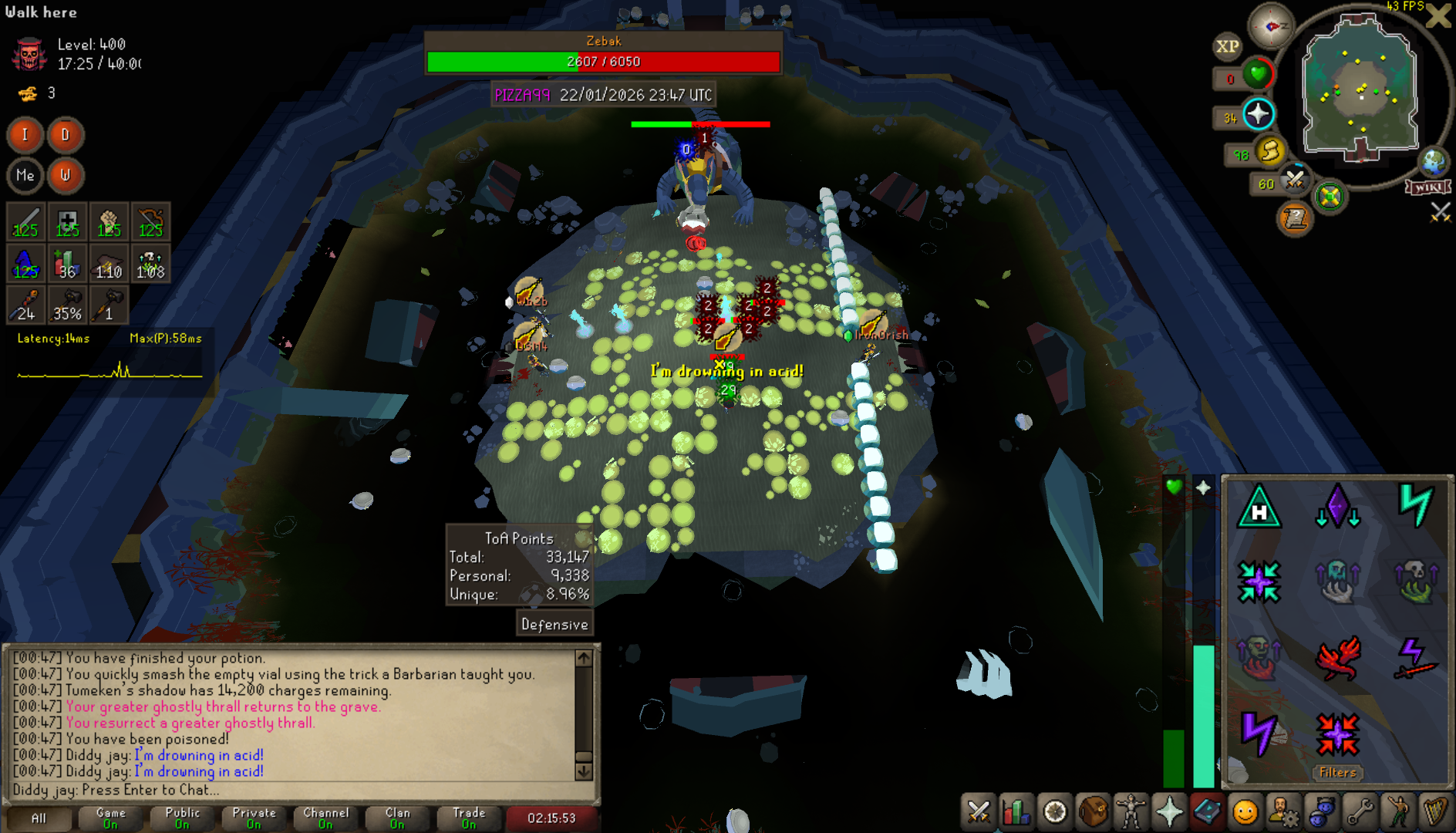The width and height of the screenshot is (1456, 833).
Task: Toggle run using the boot energy orb
Action: pos(1270,150)
